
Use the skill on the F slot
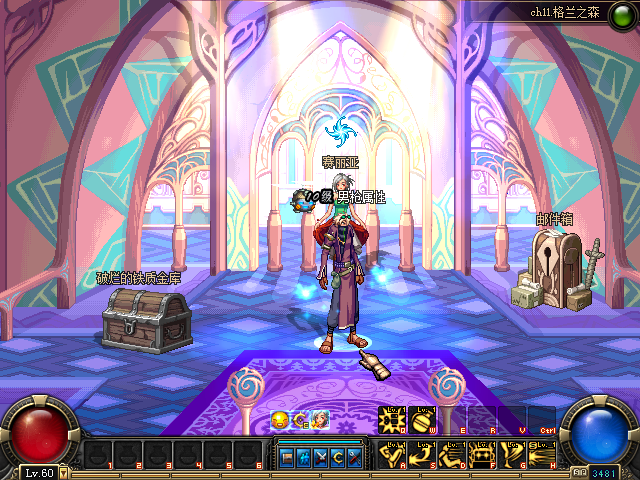482,455
